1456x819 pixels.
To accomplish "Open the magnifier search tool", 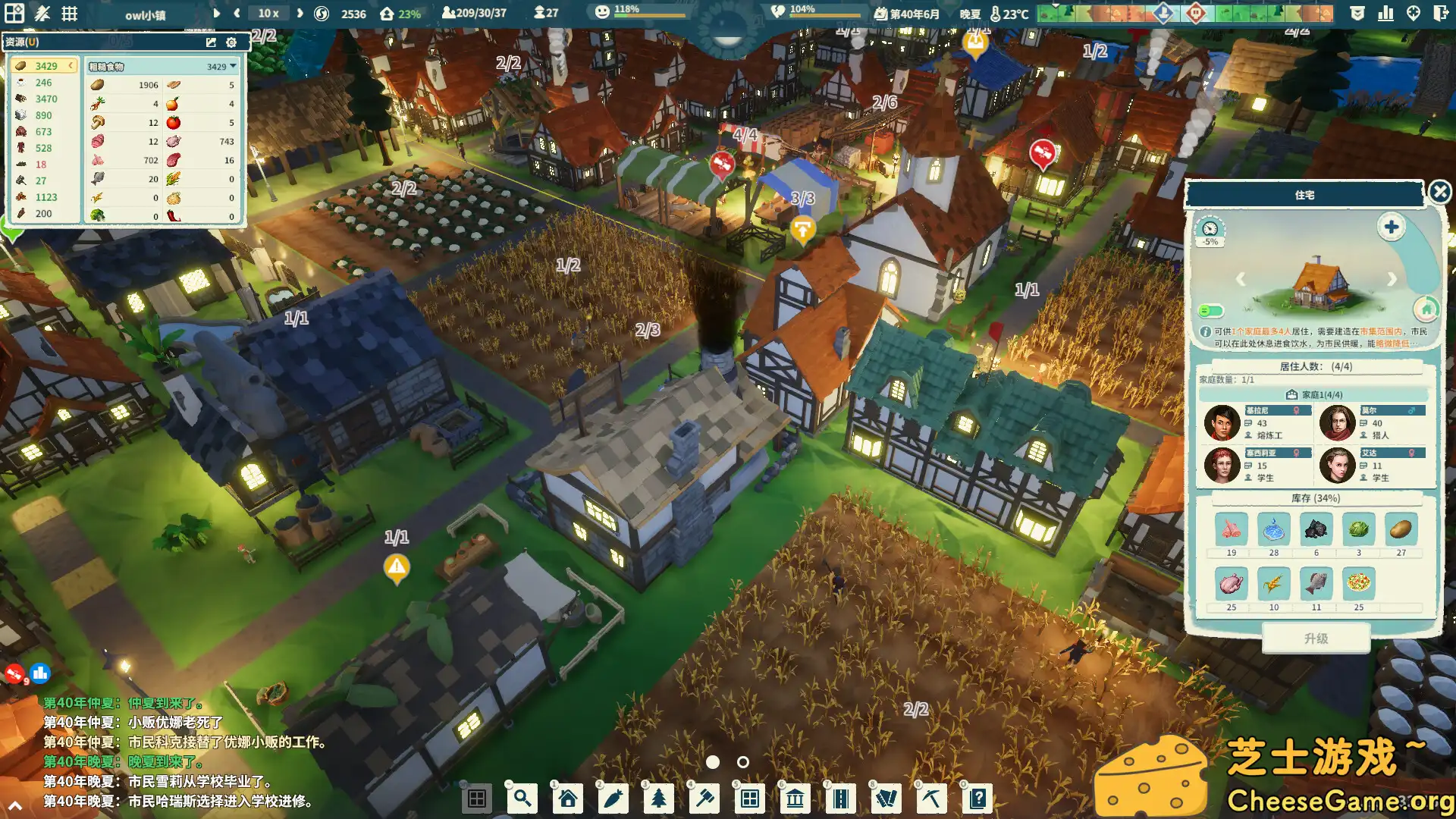I will tap(522, 798).
